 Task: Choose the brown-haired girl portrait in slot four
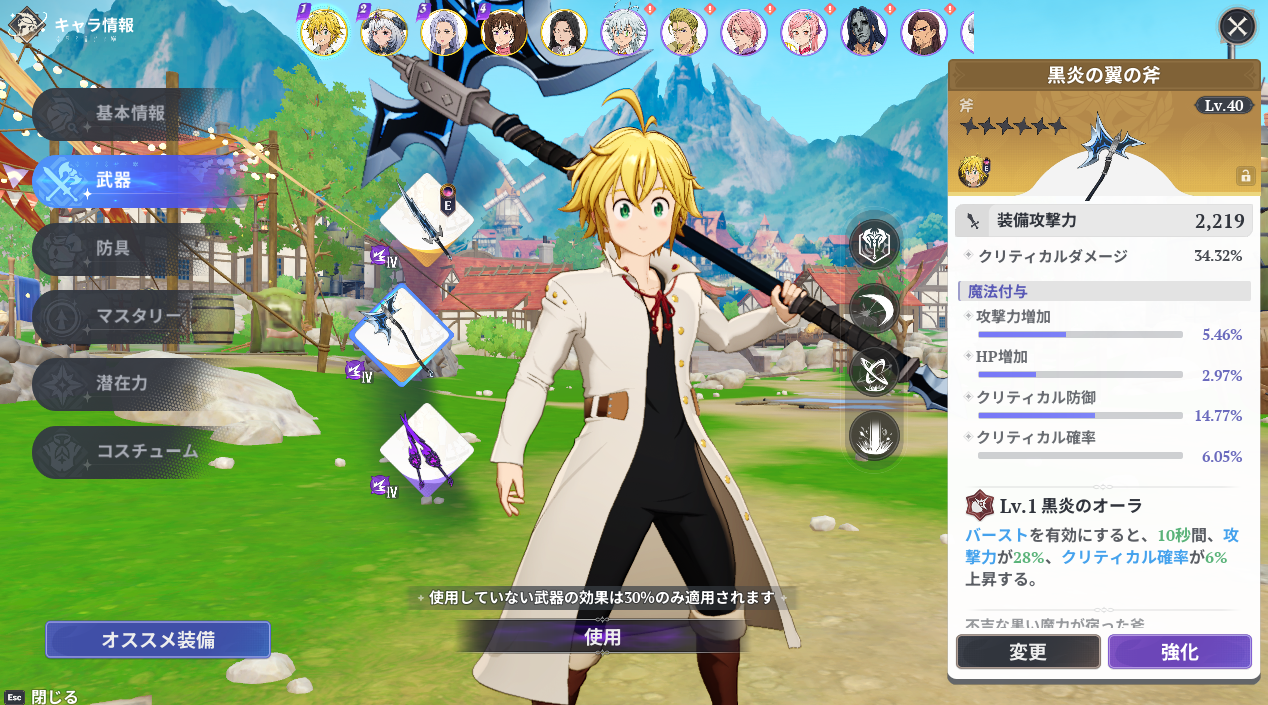click(503, 33)
